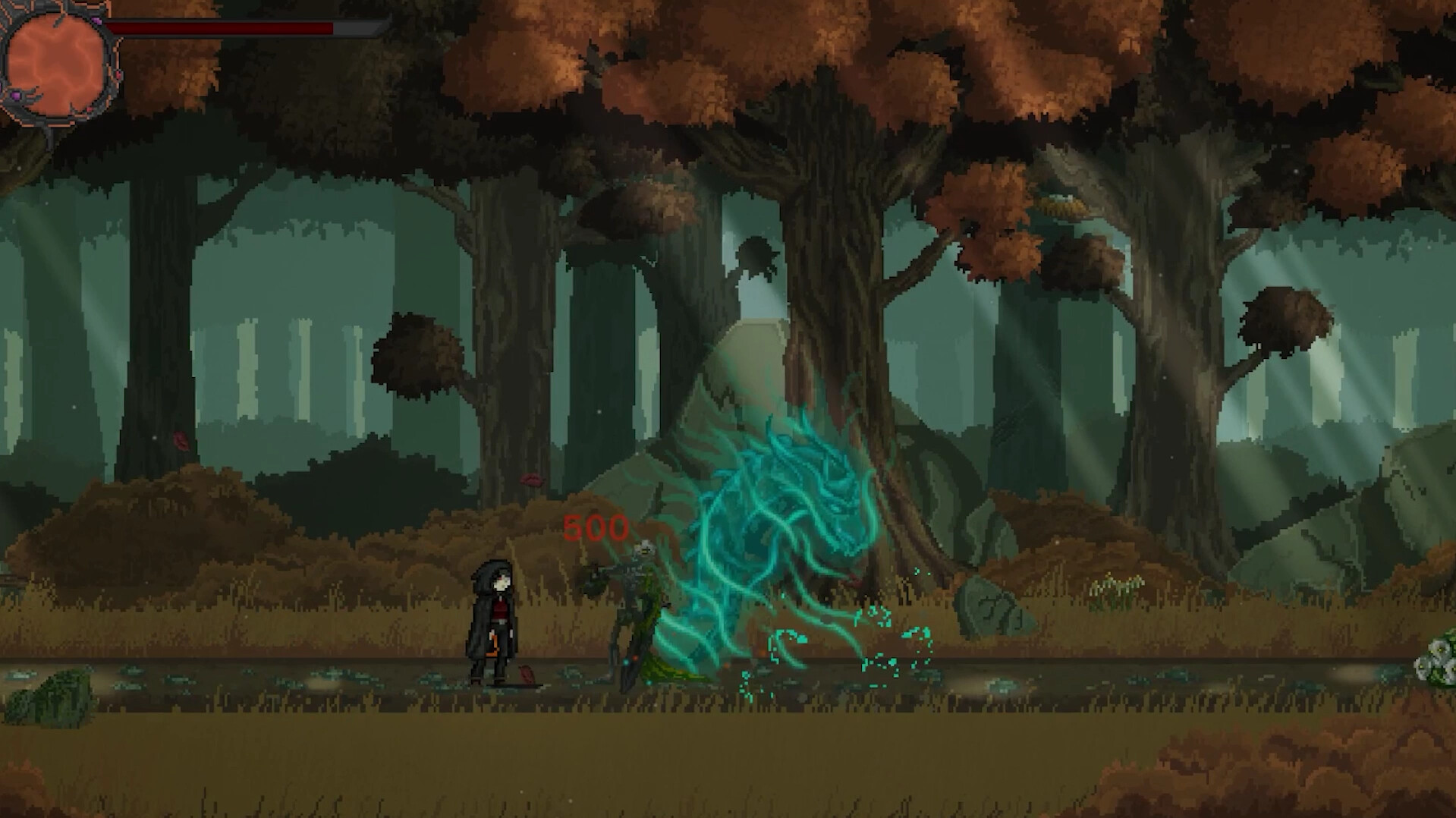Screen dimensions: 1456x818
Task: Click the 500 damage number
Action: click(596, 526)
